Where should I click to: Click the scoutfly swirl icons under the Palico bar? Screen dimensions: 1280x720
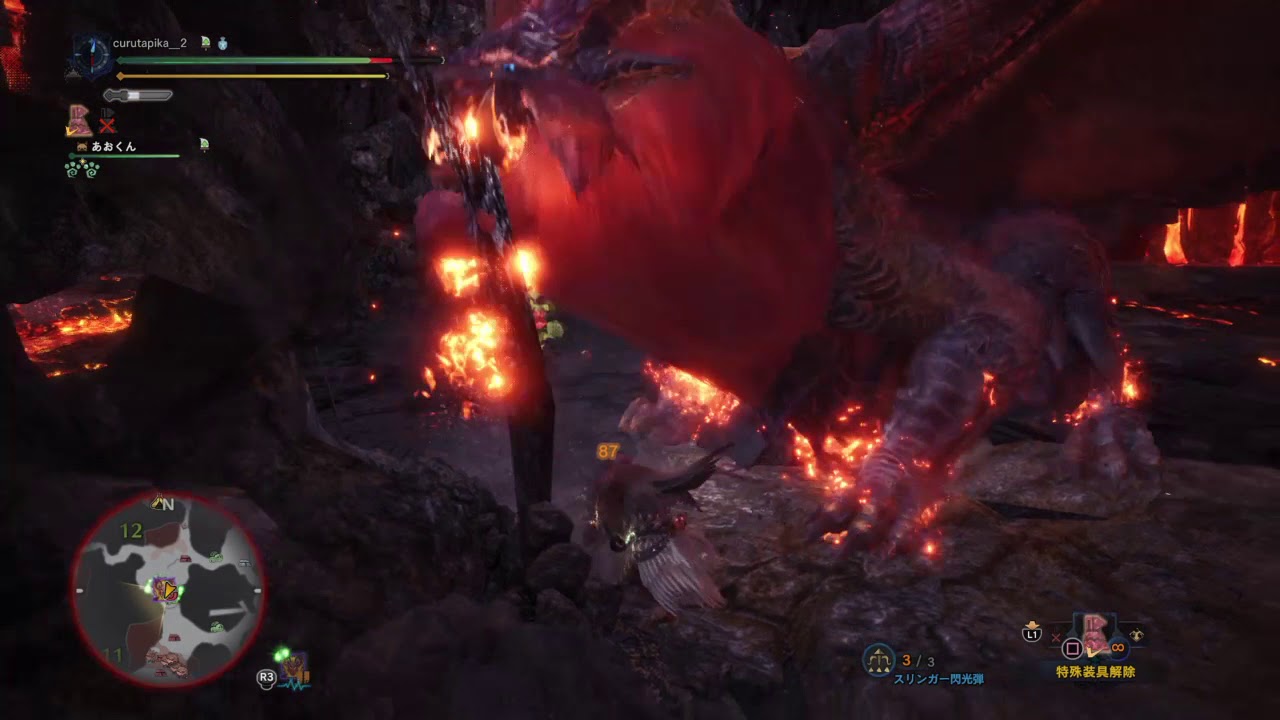point(82,172)
